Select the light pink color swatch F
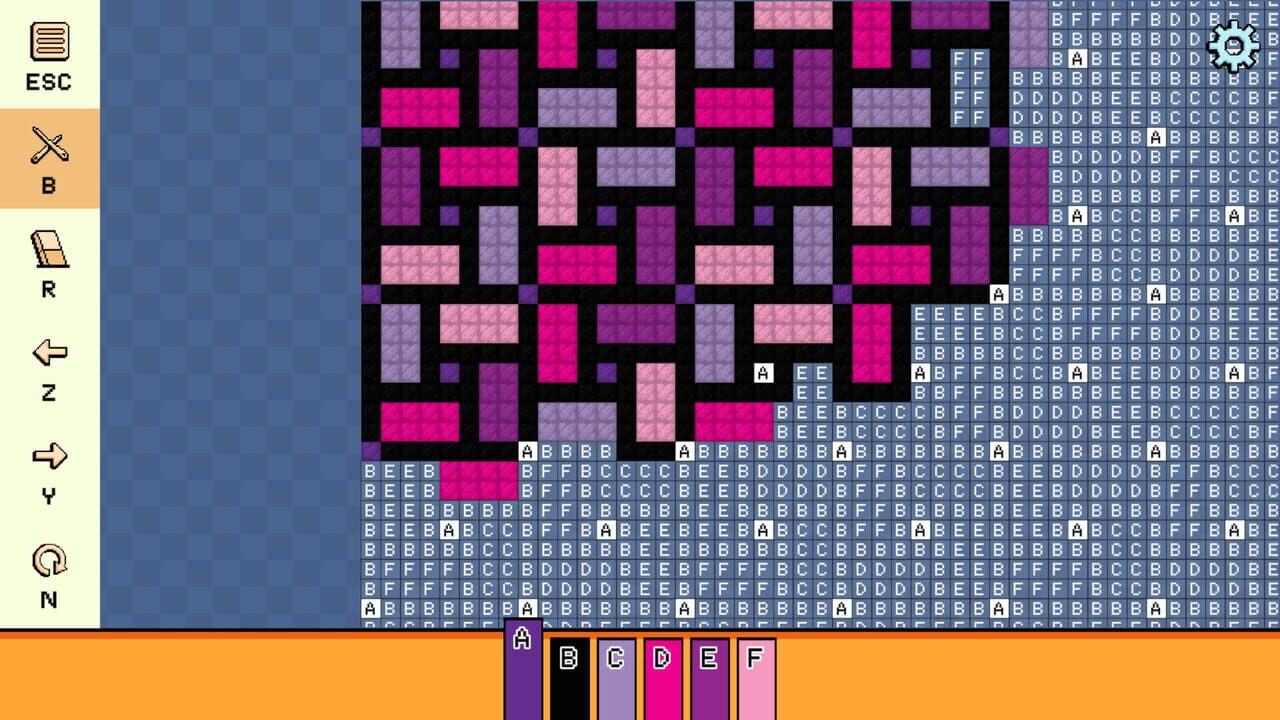This screenshot has width=1280, height=720. tap(755, 670)
